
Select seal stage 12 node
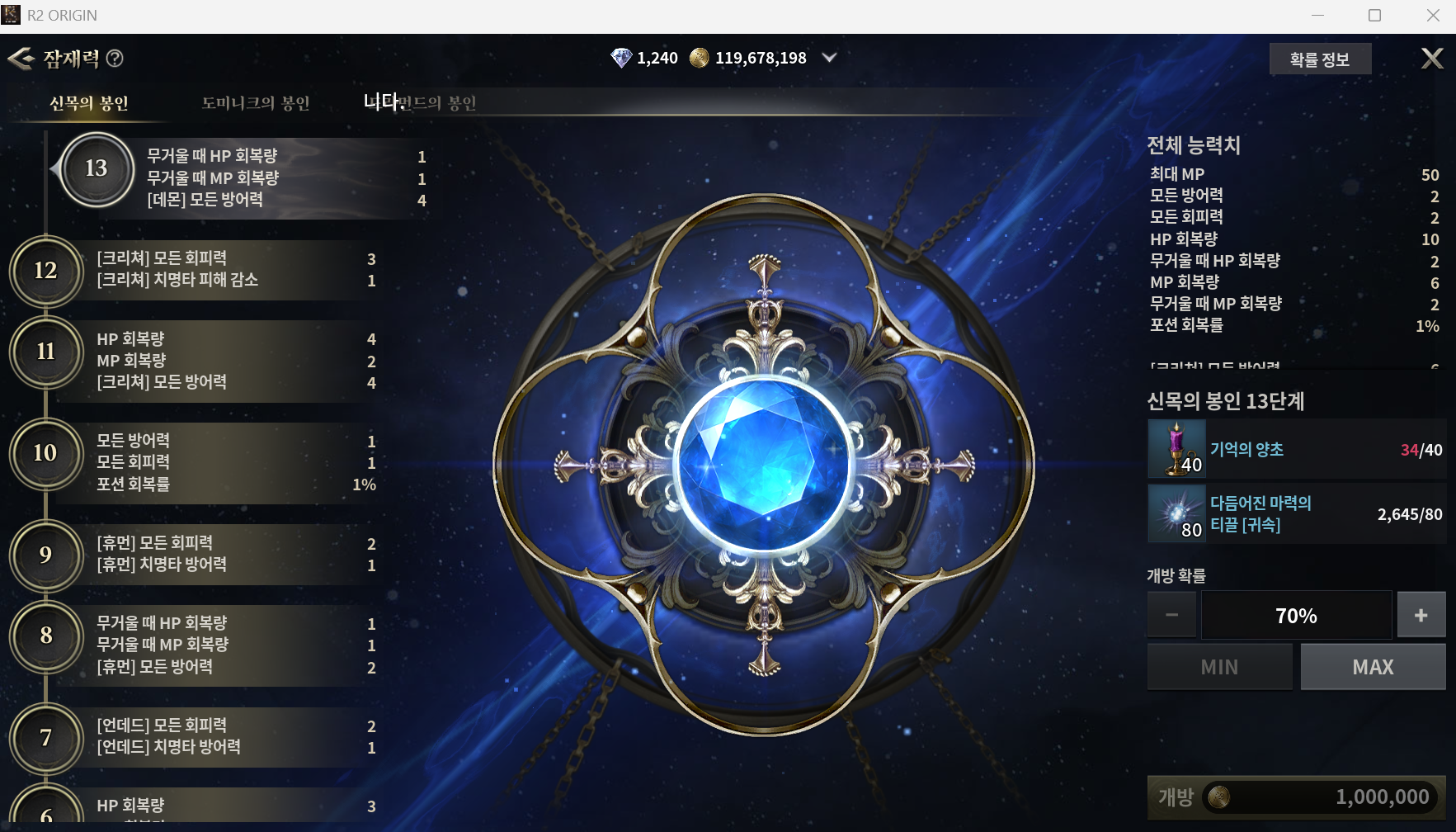click(45, 271)
